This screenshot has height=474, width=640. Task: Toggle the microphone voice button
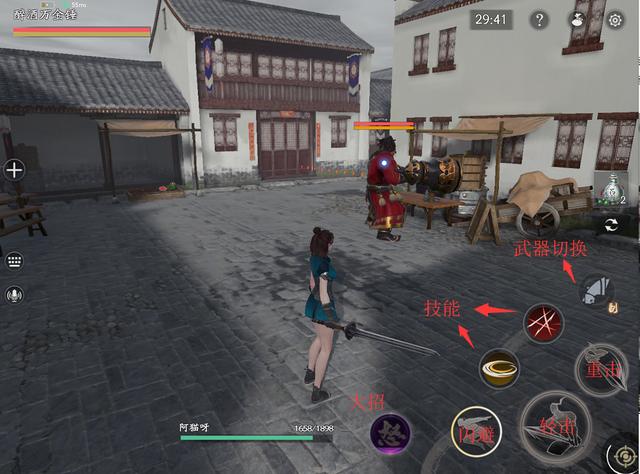(14, 295)
